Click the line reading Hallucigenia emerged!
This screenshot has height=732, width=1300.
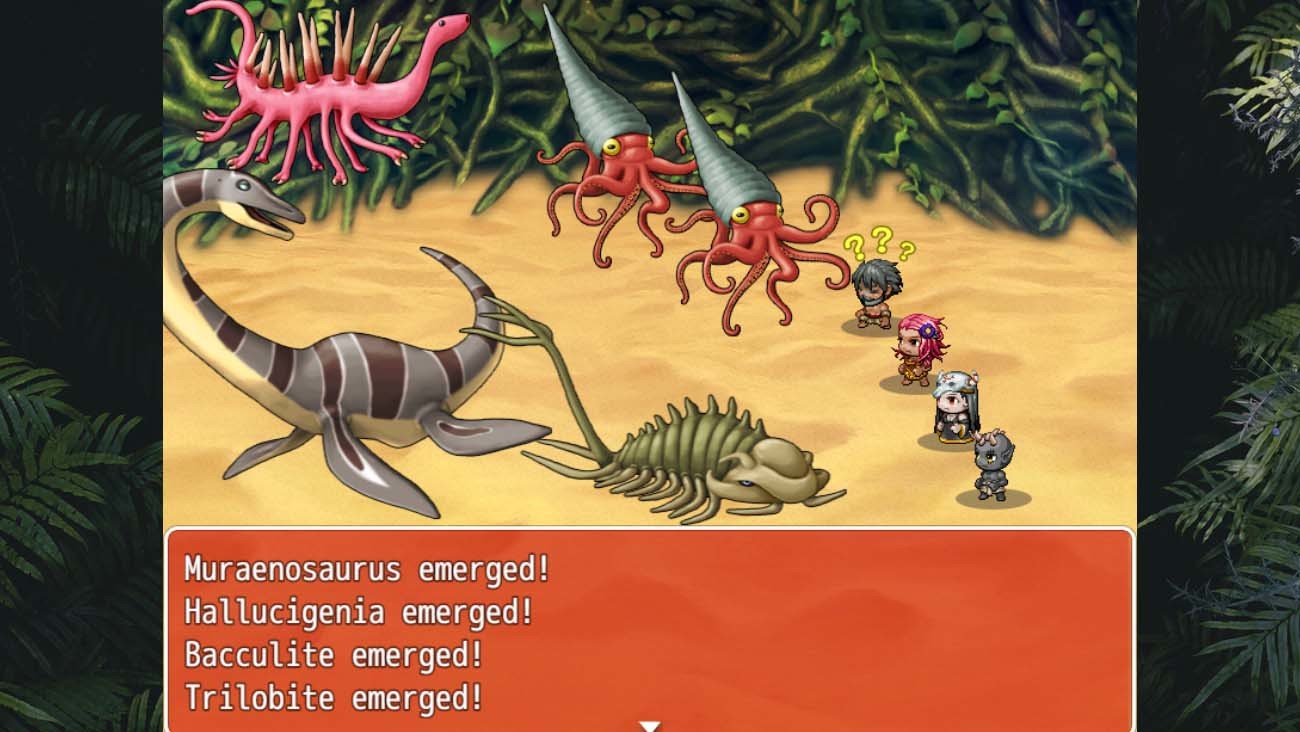click(355, 610)
